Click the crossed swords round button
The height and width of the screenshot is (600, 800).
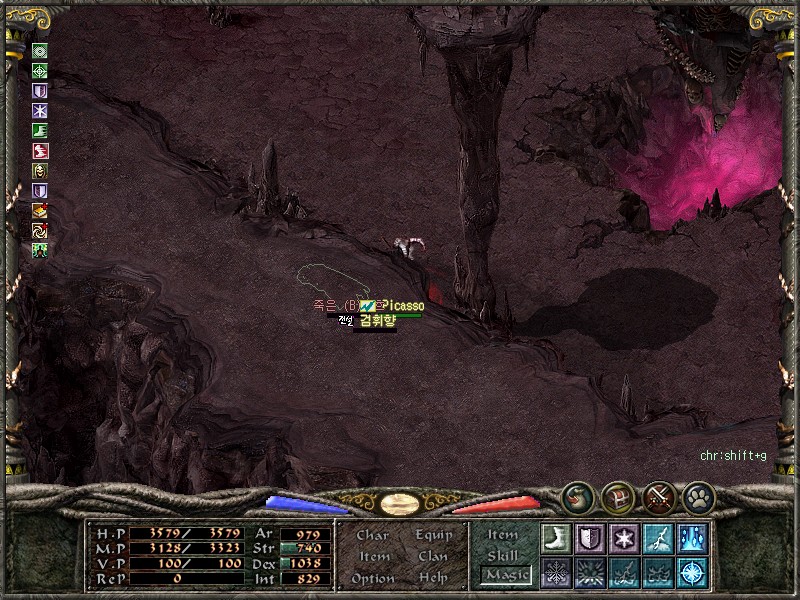658,495
